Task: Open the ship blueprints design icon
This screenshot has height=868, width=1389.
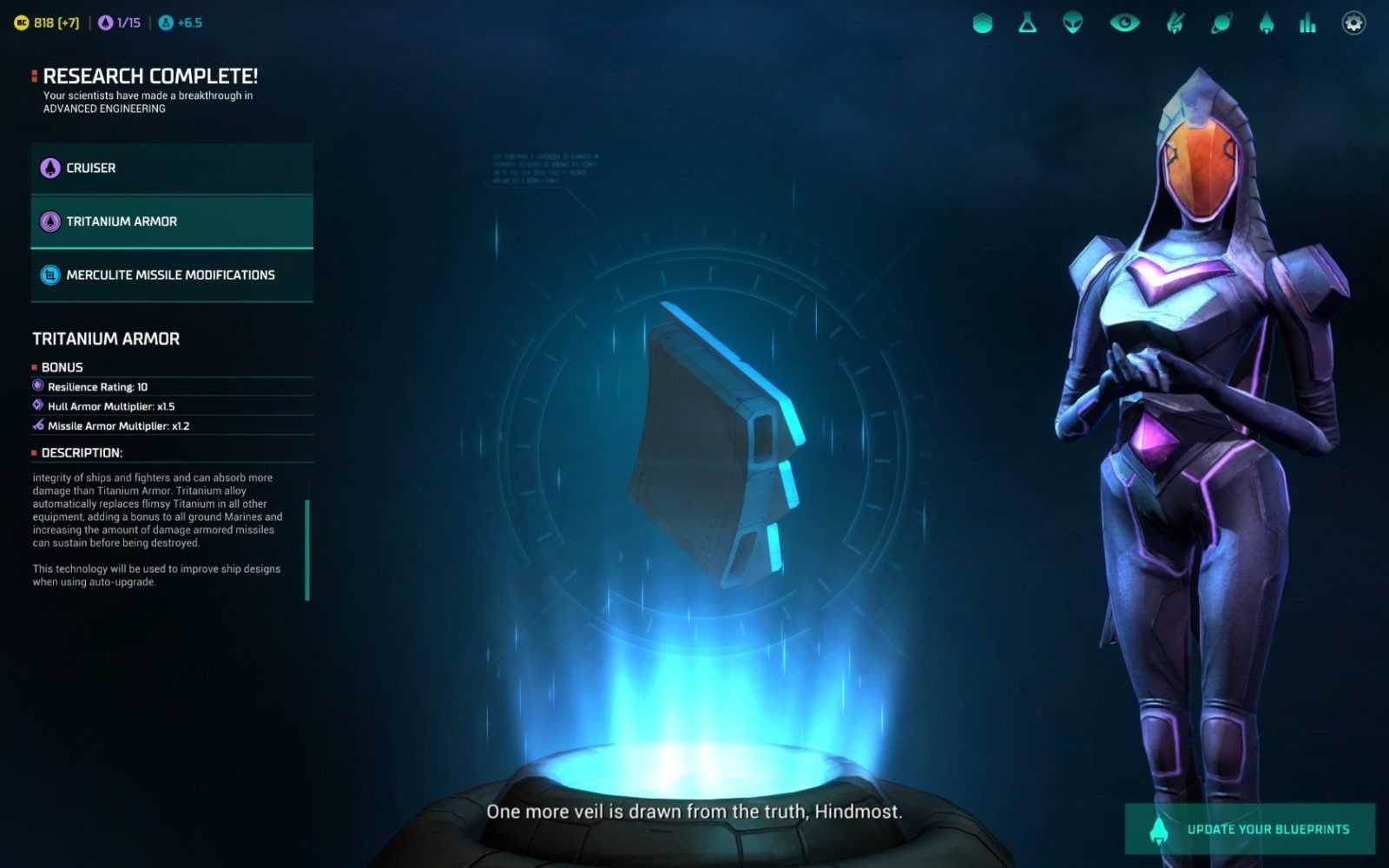Action: click(x=1175, y=23)
